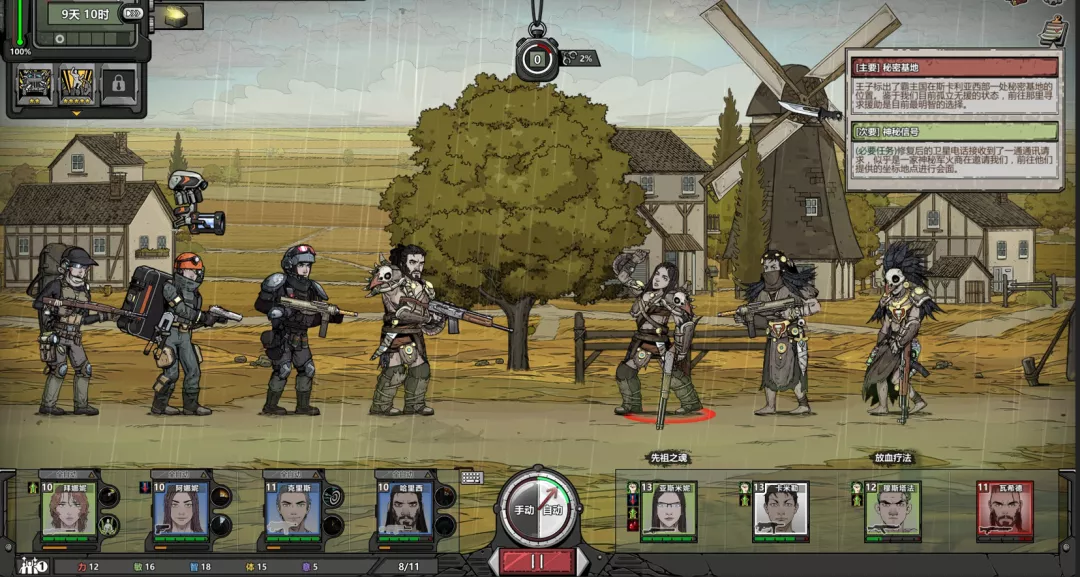The image size is (1080, 577).
Task: Select enemy 瓦希德's red portrait card
Action: [1004, 511]
